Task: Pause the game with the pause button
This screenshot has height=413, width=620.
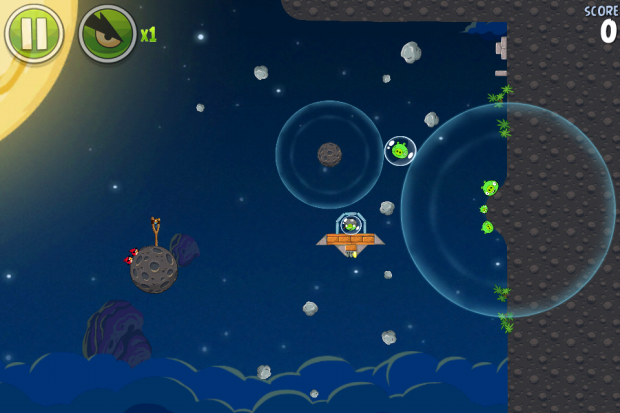Action: pos(34,33)
